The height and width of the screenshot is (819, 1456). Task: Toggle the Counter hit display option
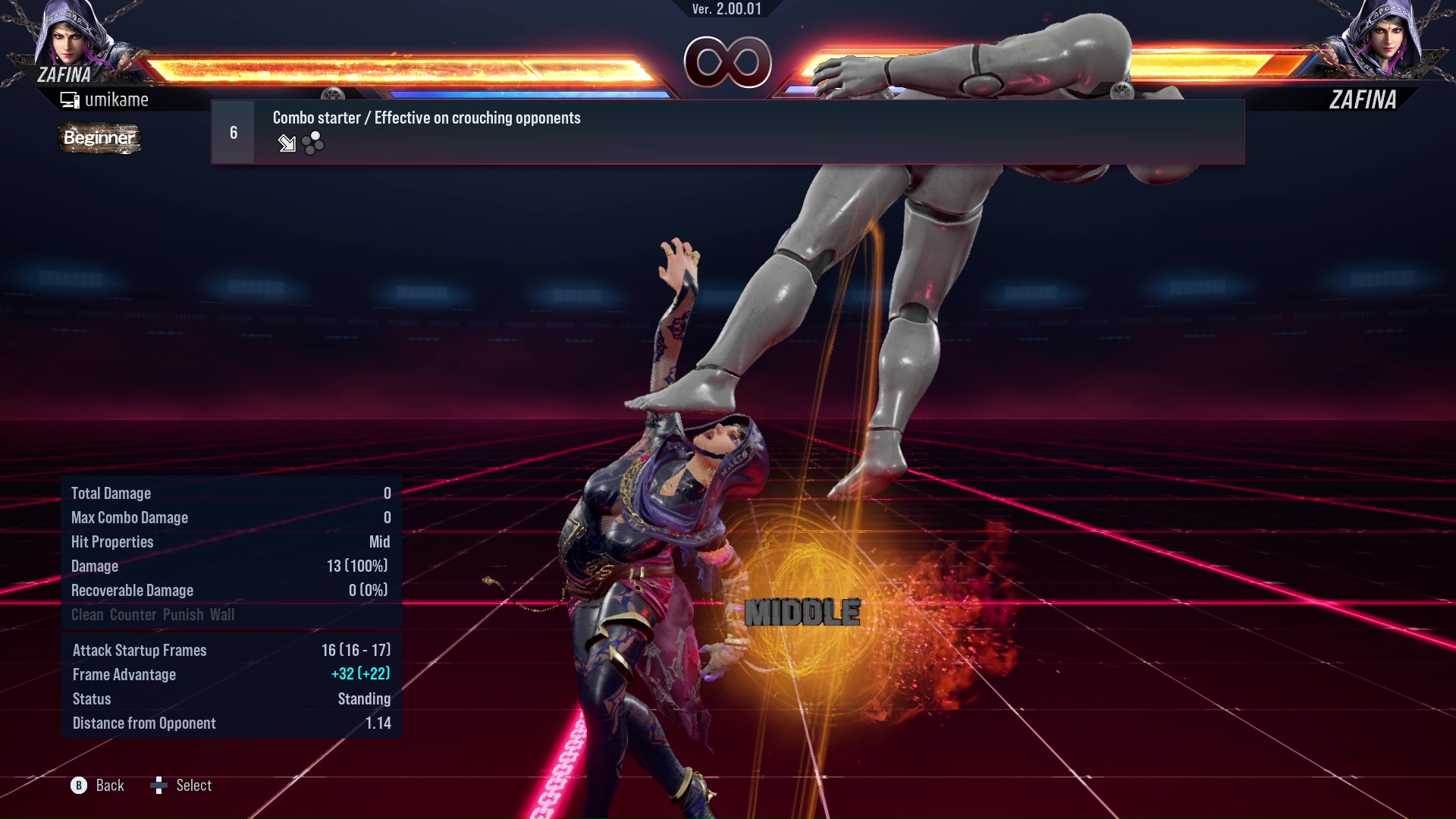[131, 615]
